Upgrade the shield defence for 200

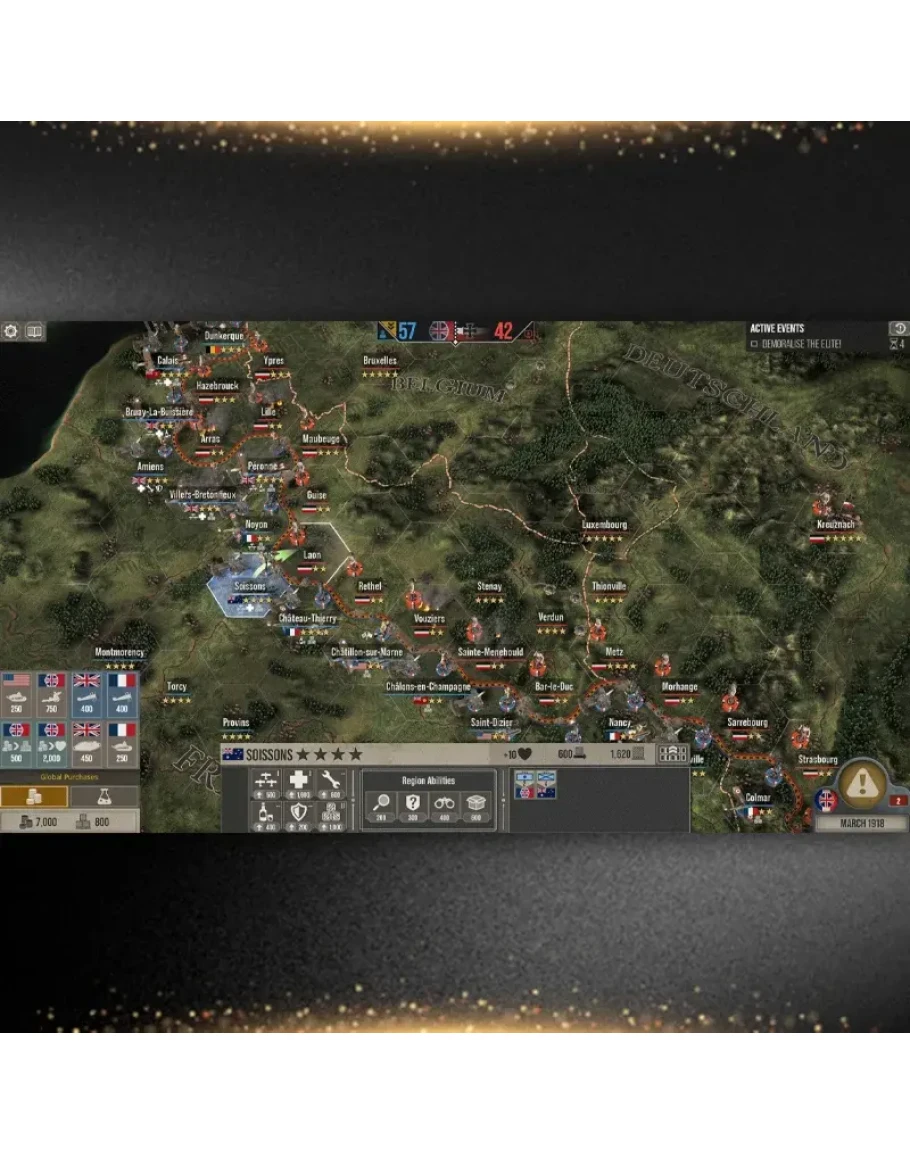[x=300, y=816]
